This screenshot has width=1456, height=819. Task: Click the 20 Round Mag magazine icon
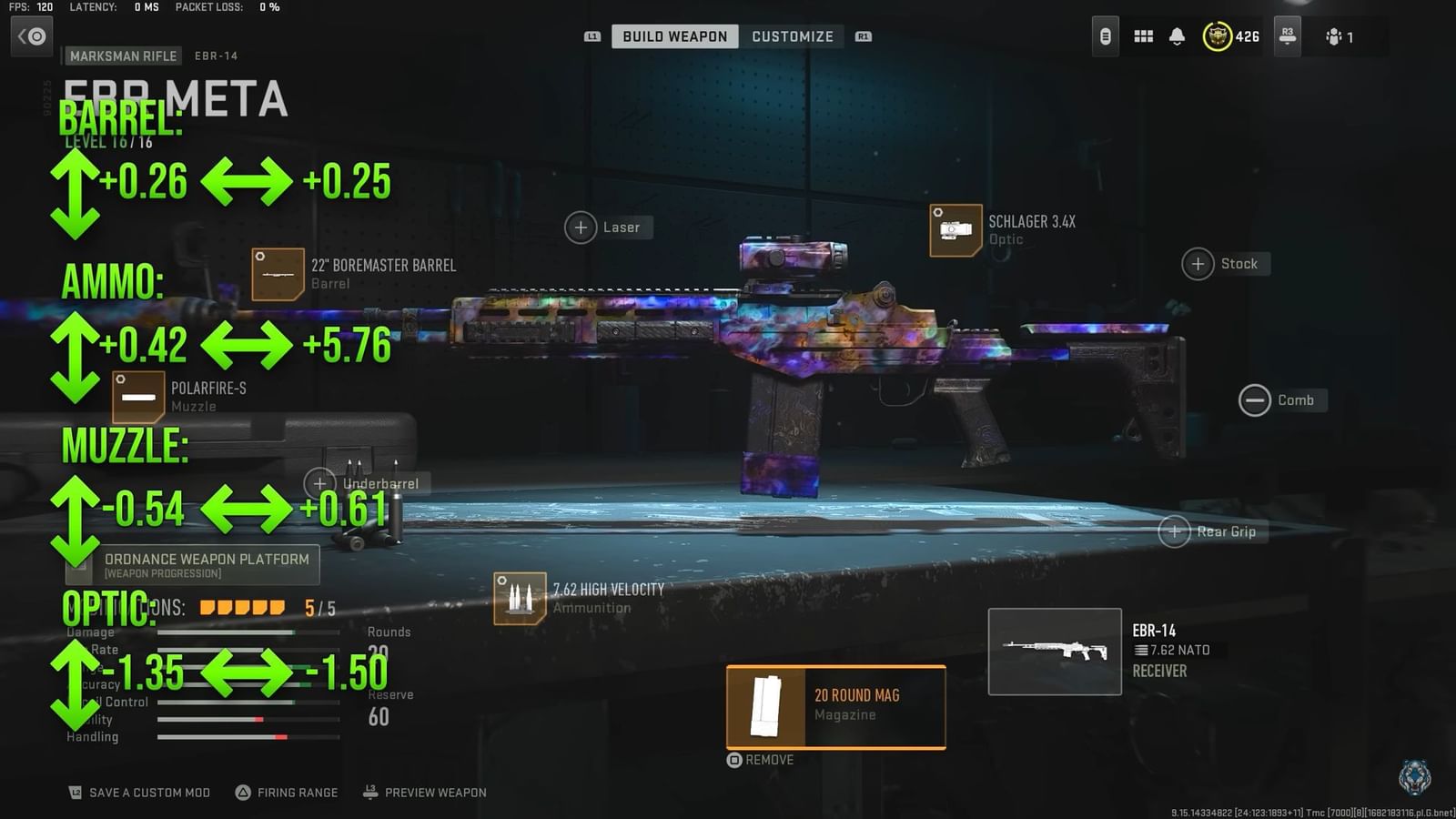767,708
